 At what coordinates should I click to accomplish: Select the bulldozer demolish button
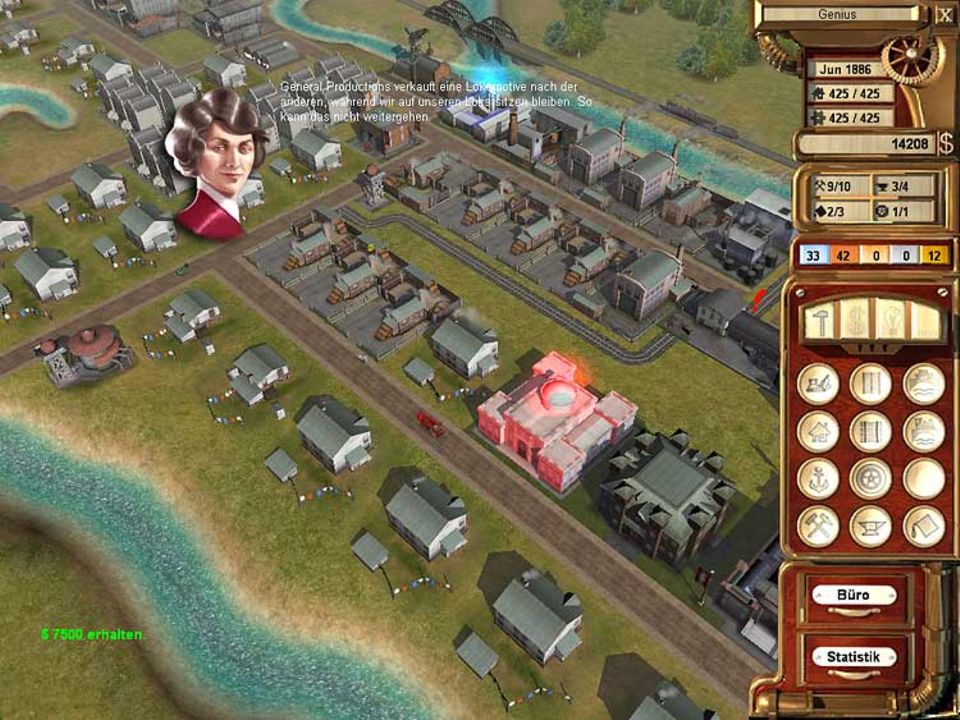819,384
